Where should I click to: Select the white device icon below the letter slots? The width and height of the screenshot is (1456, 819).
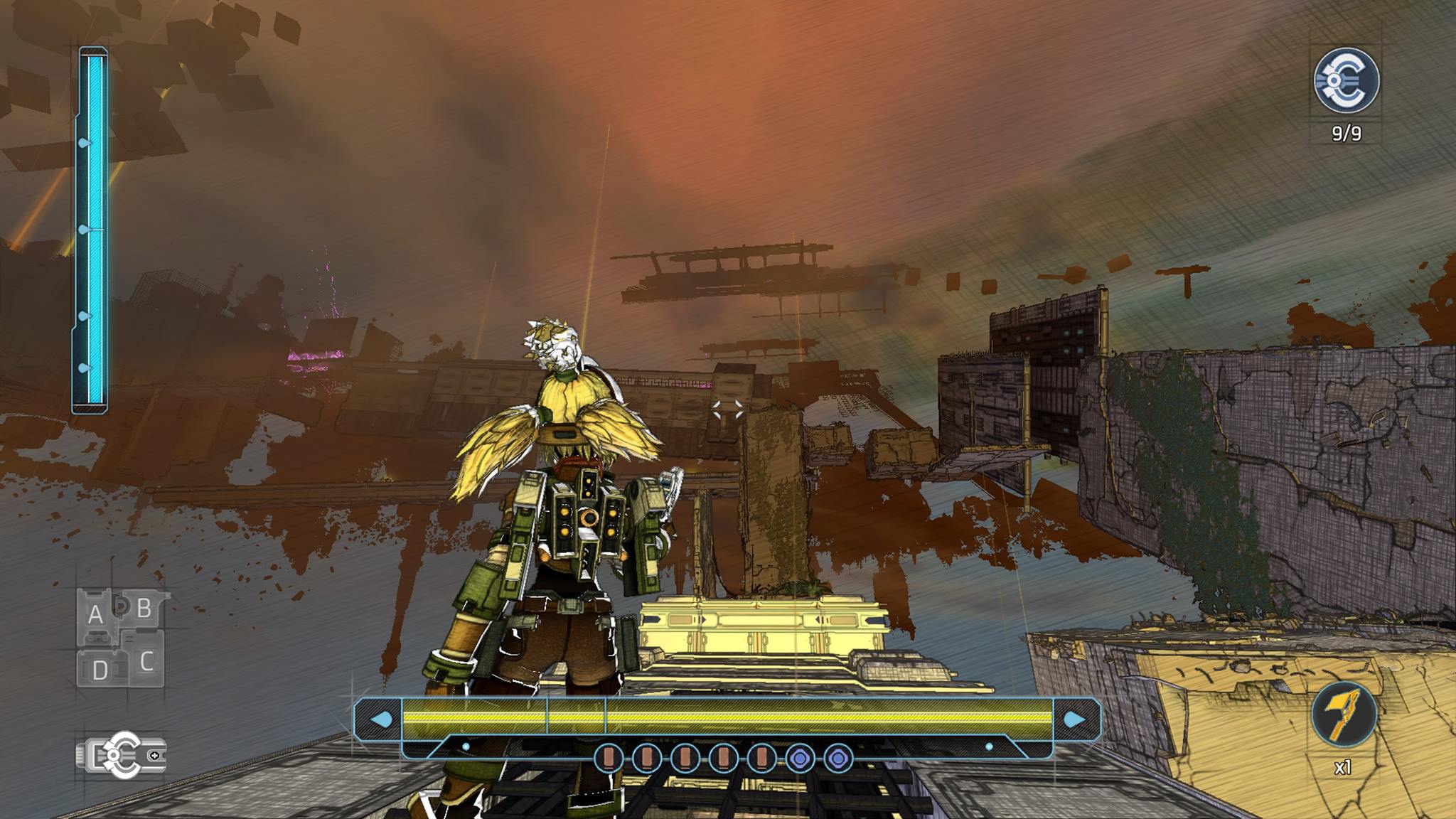point(122,755)
